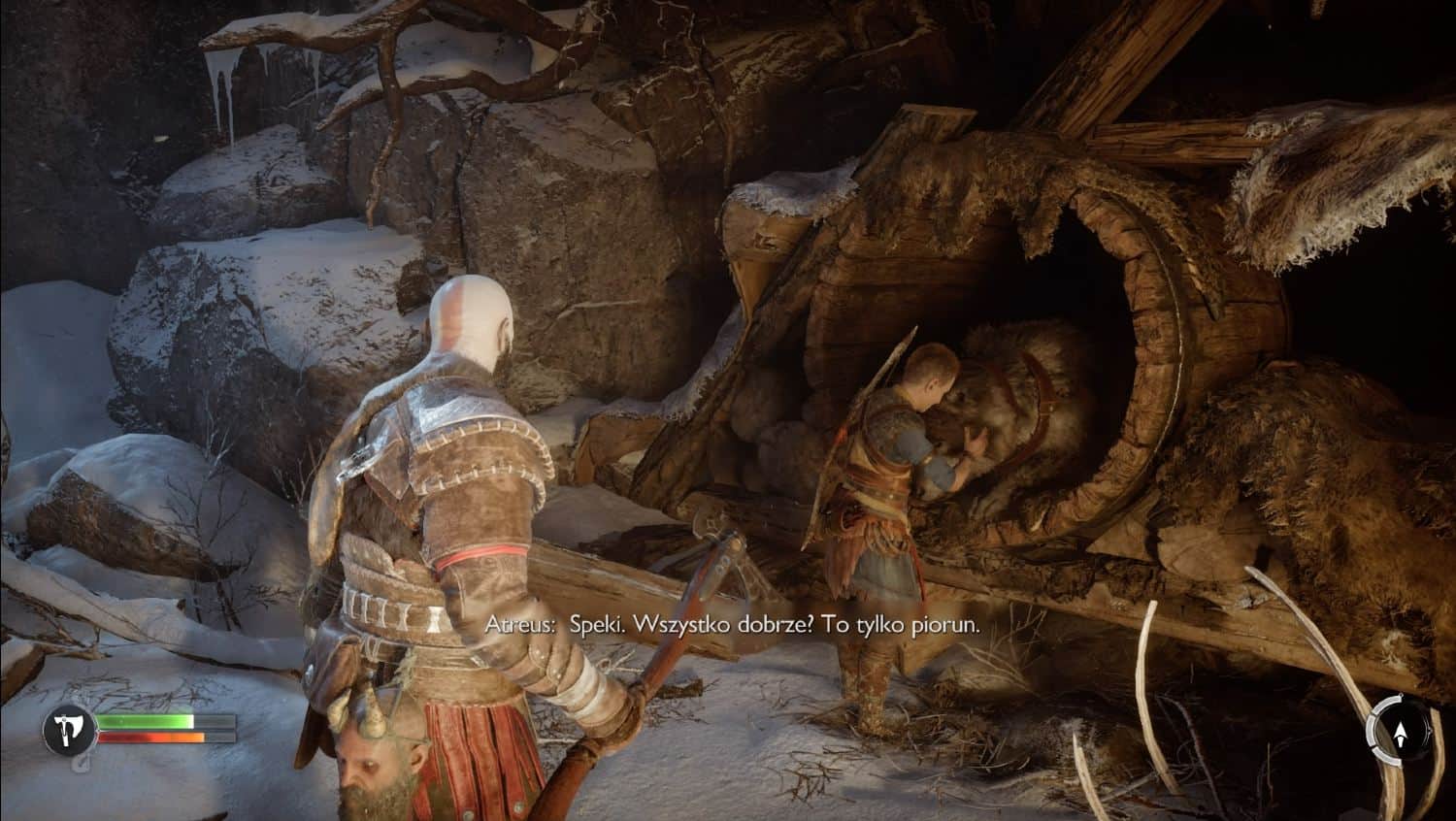Click the empty gray end of the health bar
The image size is (1456, 821).
tap(215, 719)
